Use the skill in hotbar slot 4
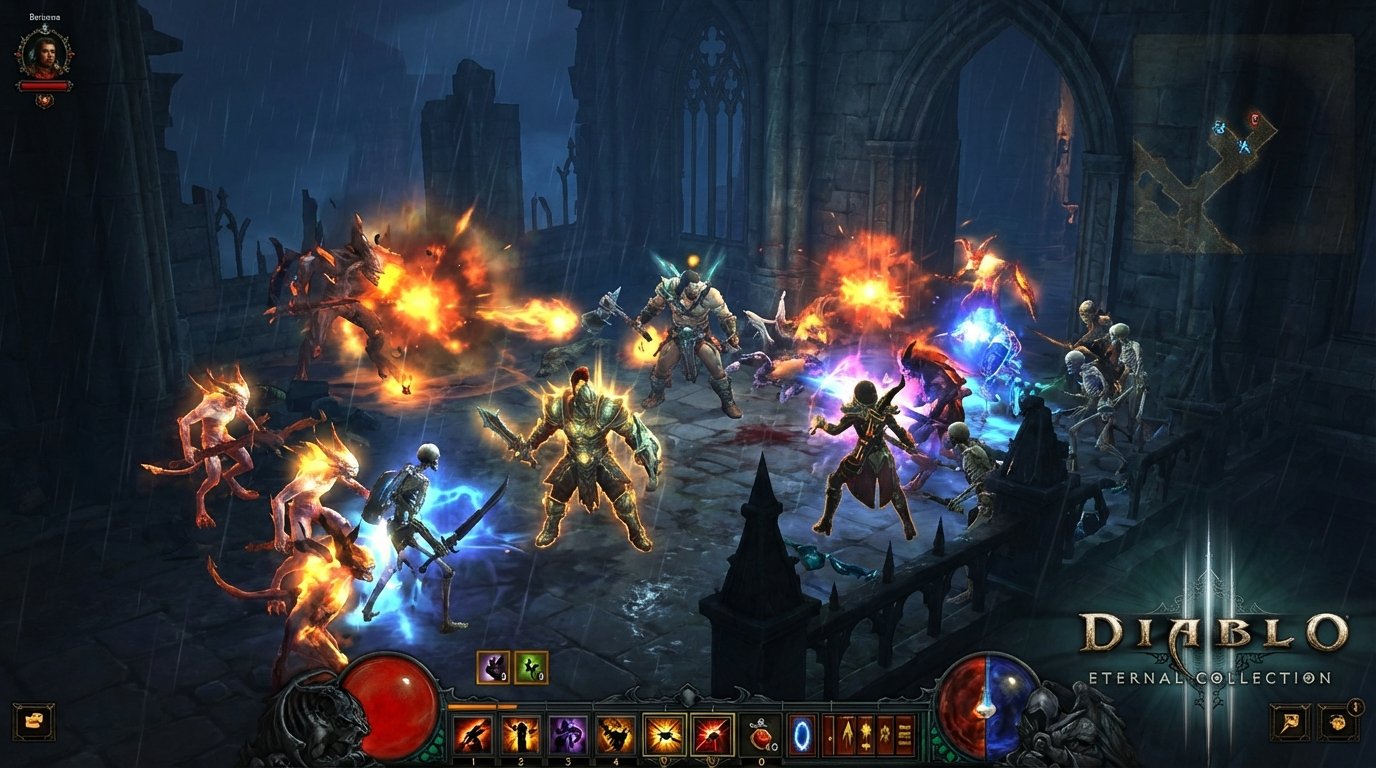The width and height of the screenshot is (1376, 768). click(616, 734)
